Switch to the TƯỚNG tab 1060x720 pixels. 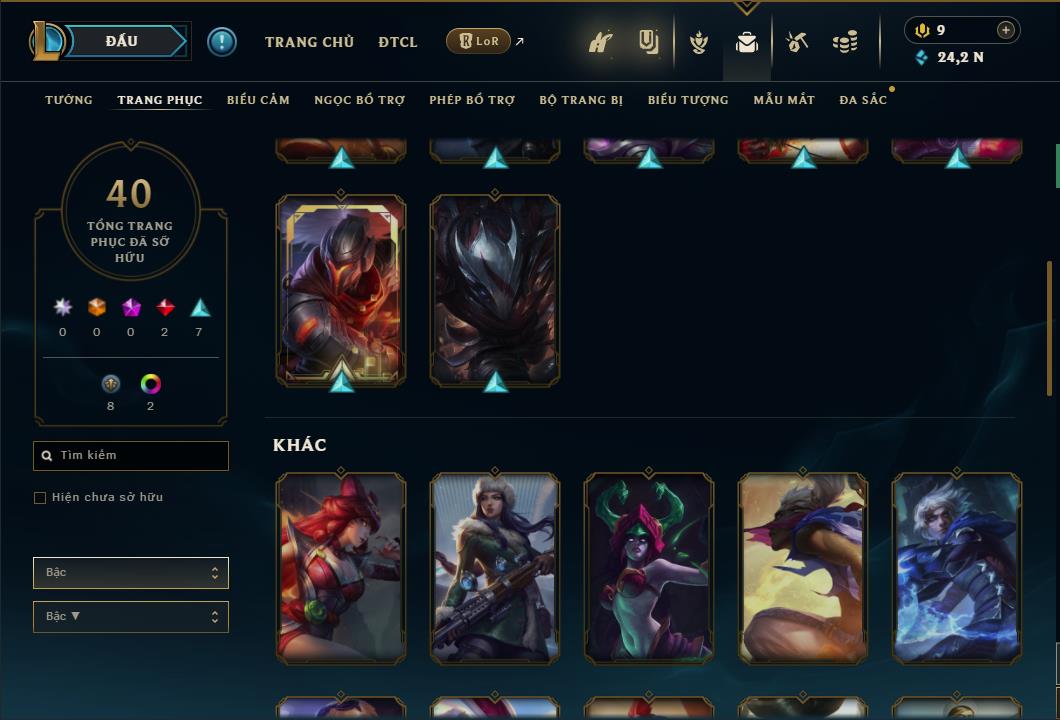click(69, 100)
